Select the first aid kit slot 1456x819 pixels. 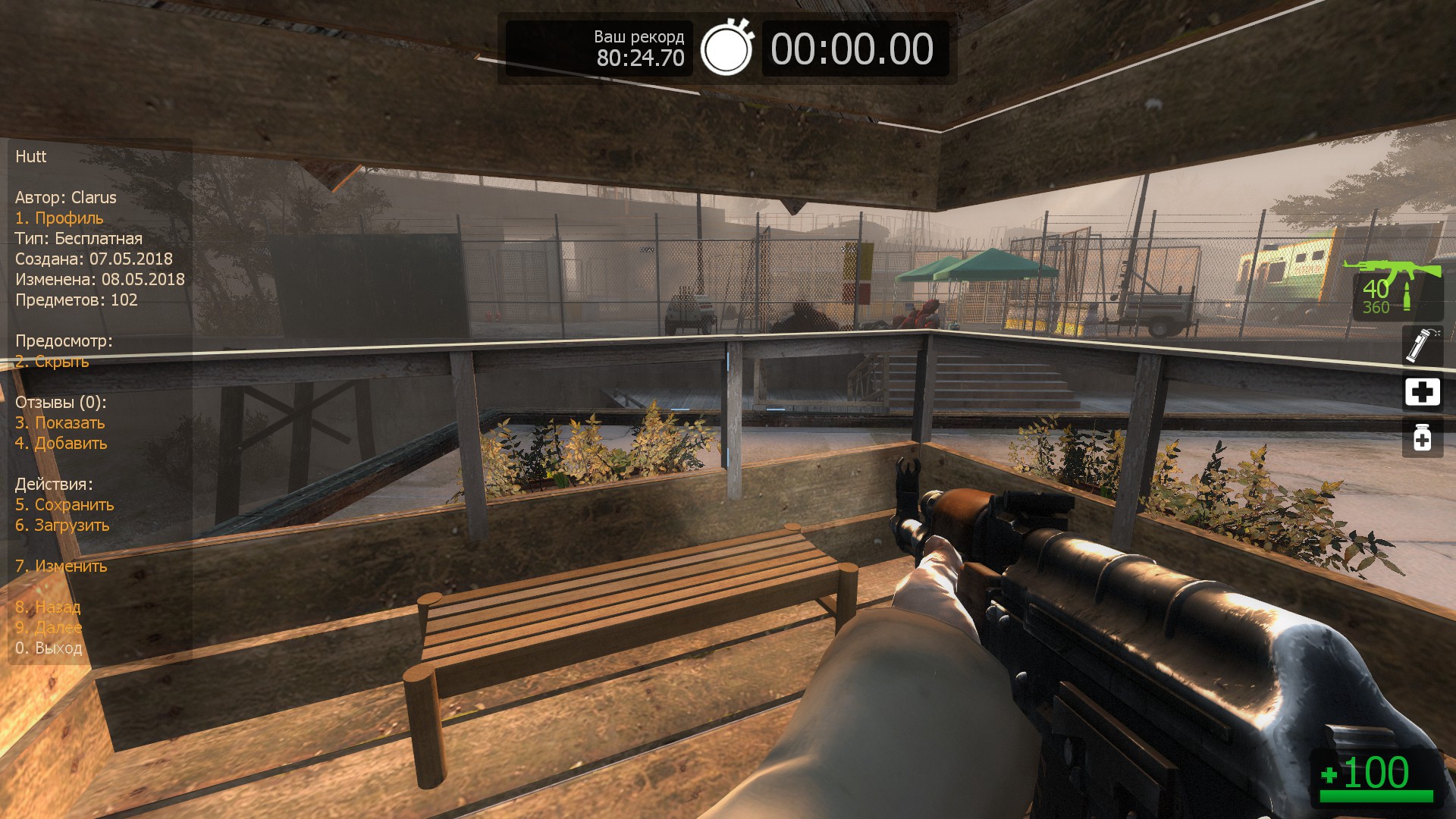pyautogui.click(x=1422, y=392)
